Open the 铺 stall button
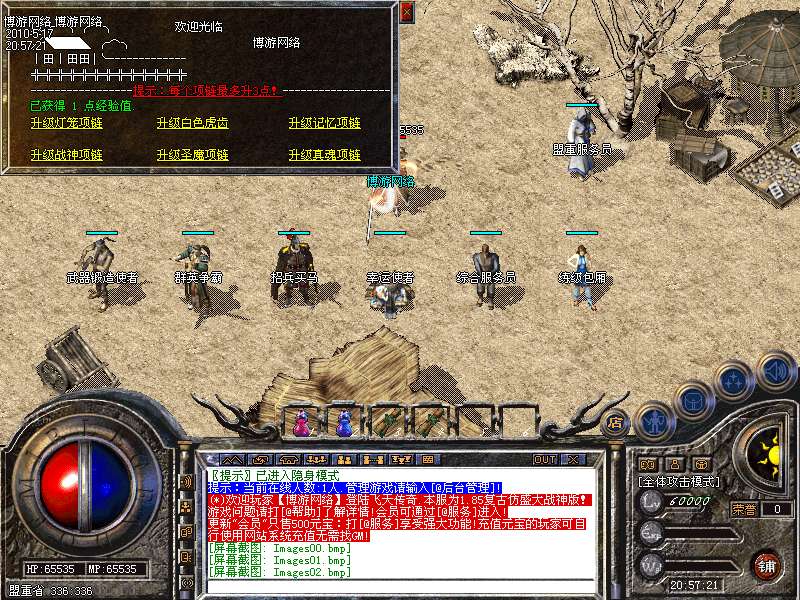 766,563
